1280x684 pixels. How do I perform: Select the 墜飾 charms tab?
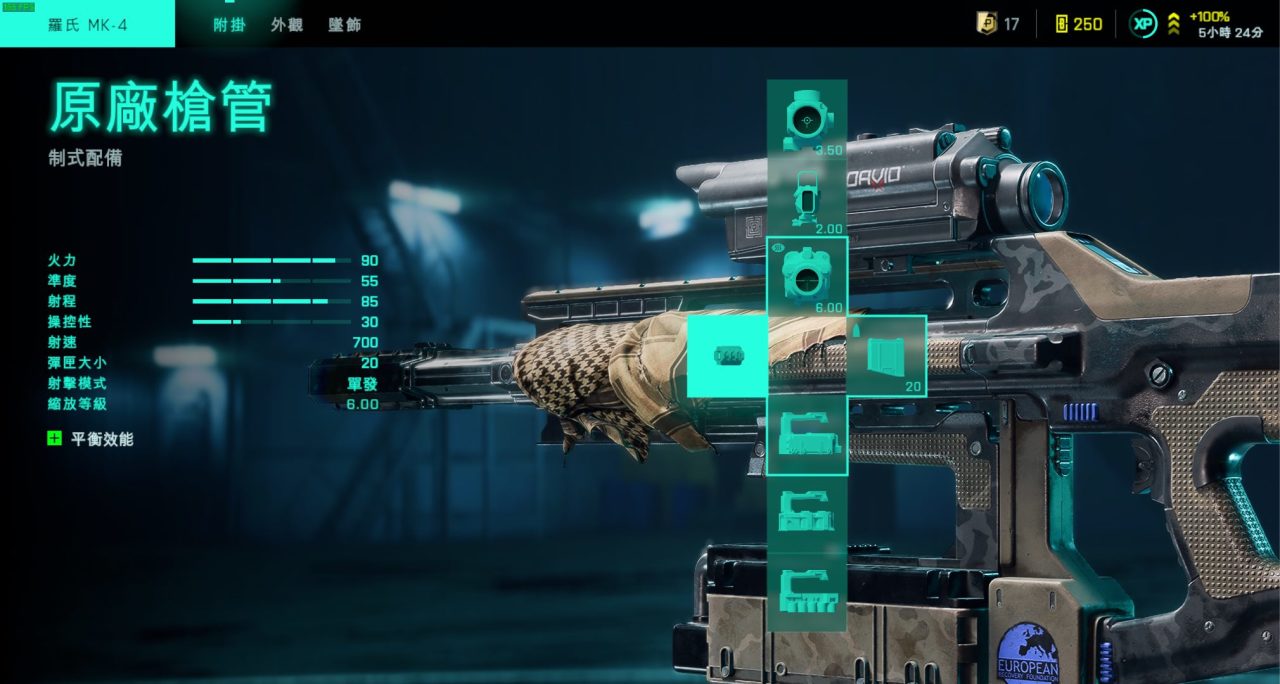(345, 25)
